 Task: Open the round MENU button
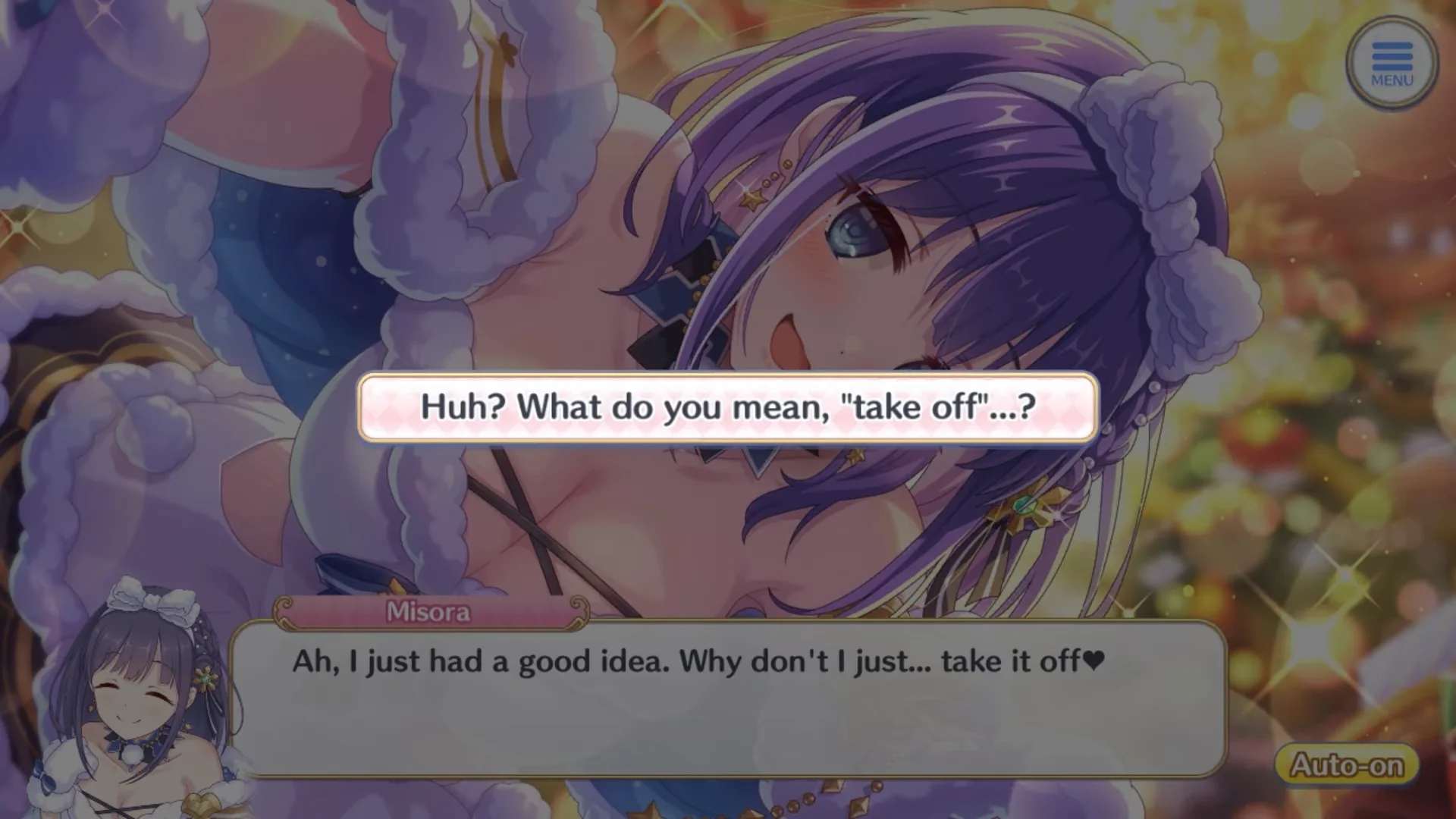1392,64
